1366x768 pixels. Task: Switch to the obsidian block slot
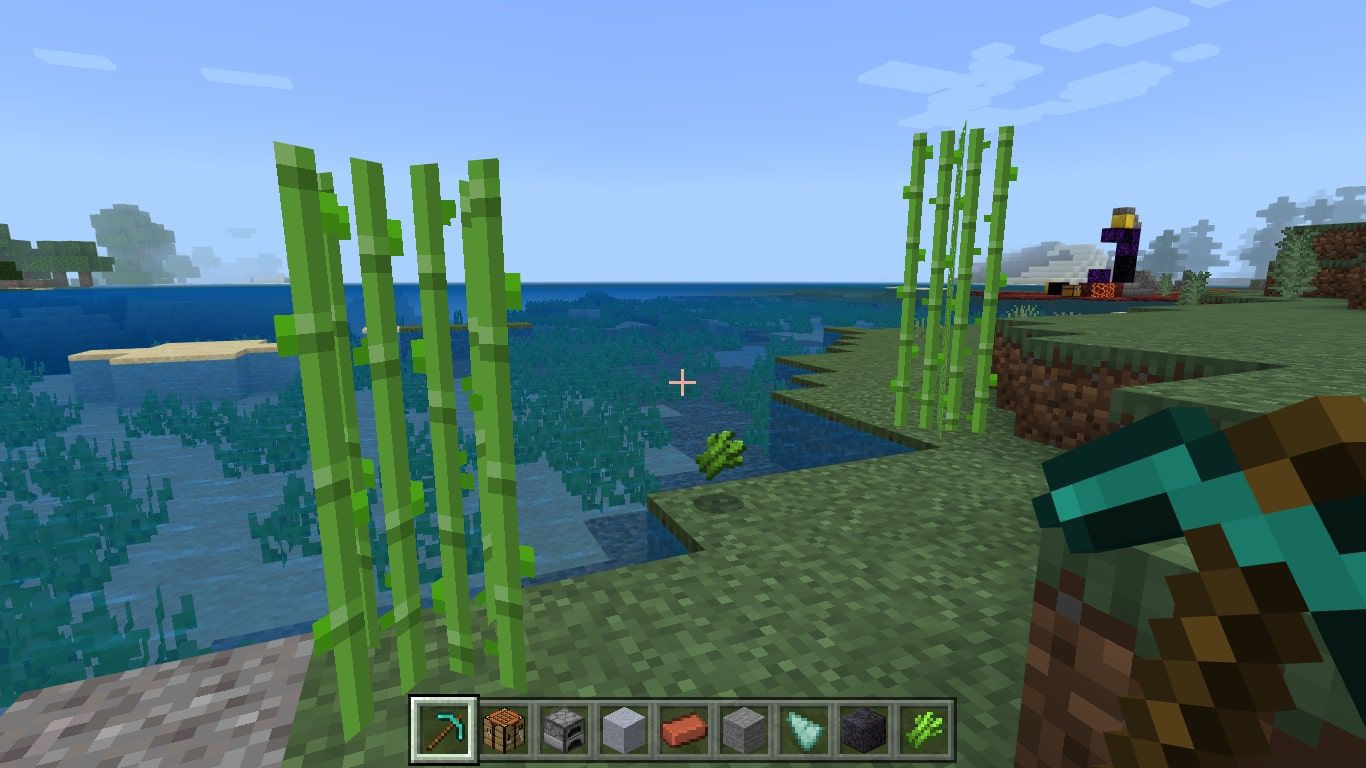[x=862, y=729]
